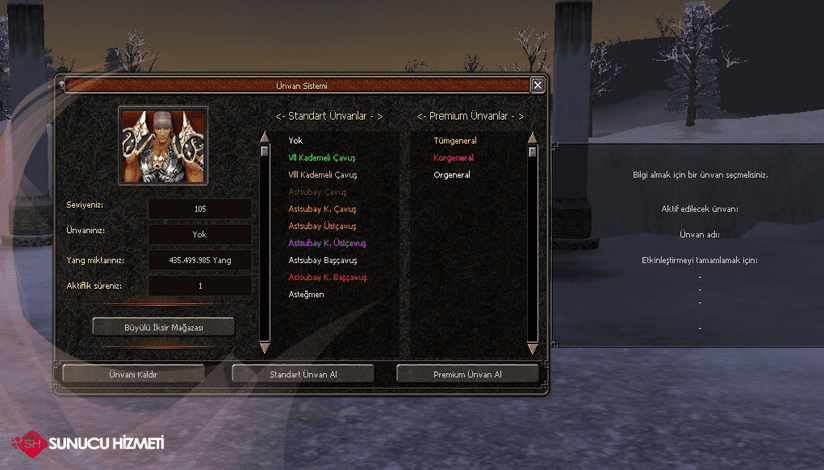Select Yok in the standard titles list

point(295,141)
